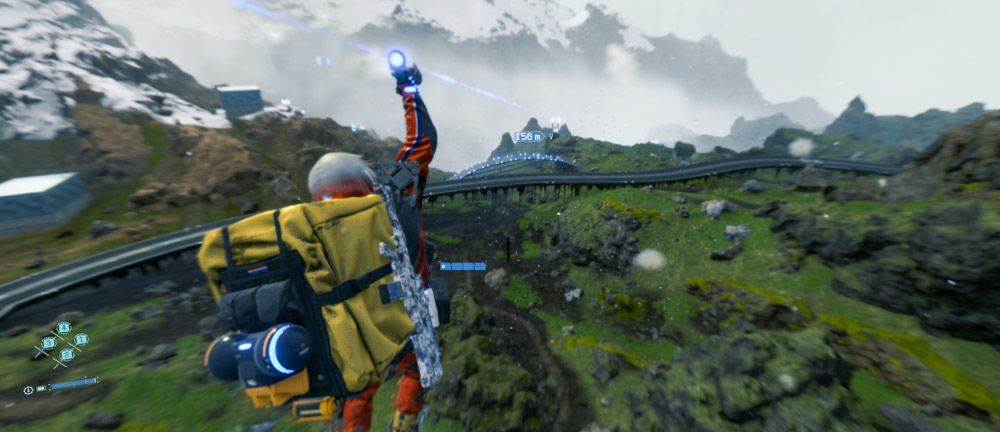This screenshot has width=1000, height=432.
Task: Select the hexagon slot numbered 4
Action: click(64, 328)
